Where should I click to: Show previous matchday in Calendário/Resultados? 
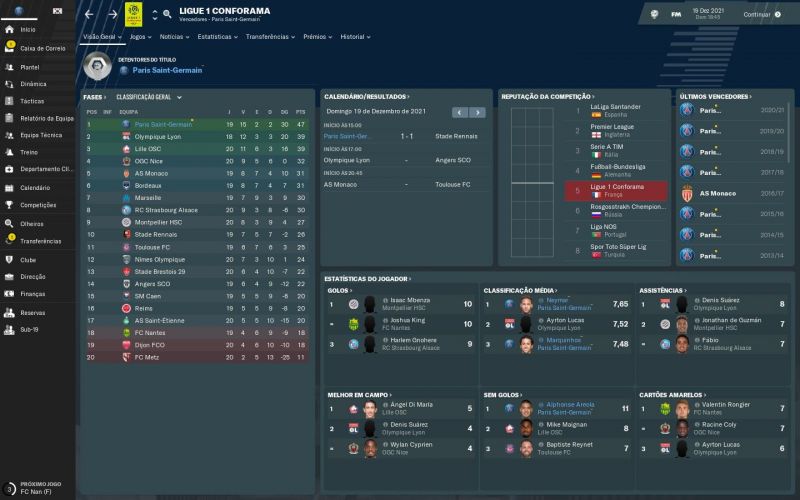(458, 112)
